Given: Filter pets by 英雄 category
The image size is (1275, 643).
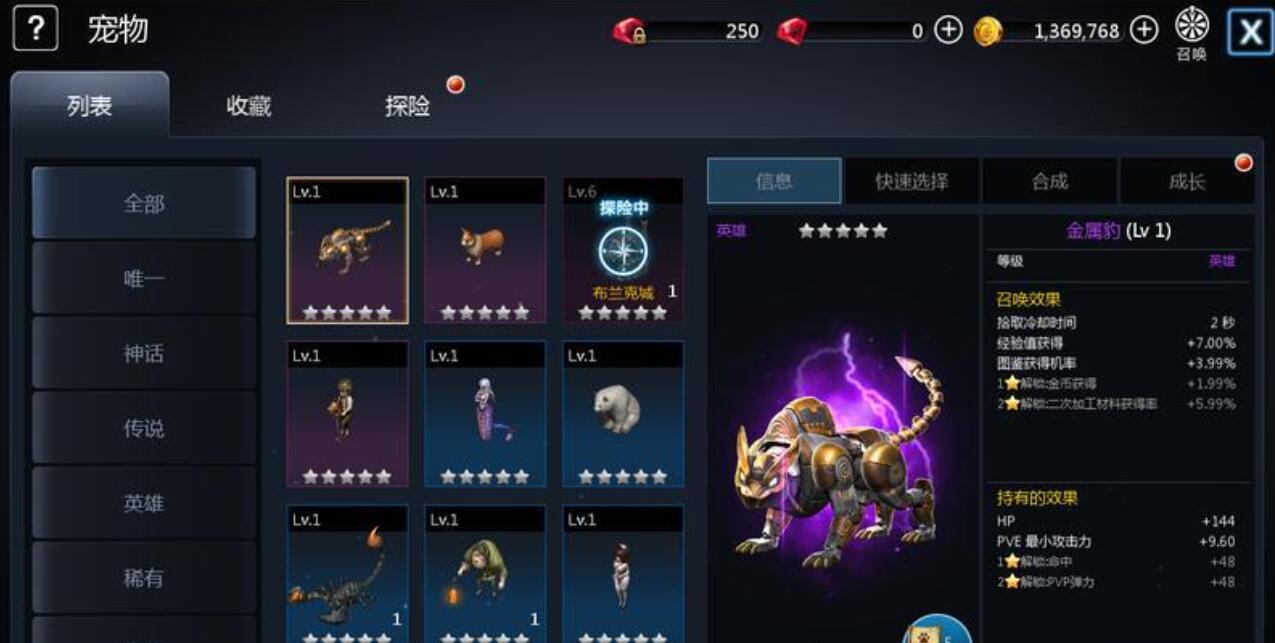Looking at the screenshot, I should 144,503.
